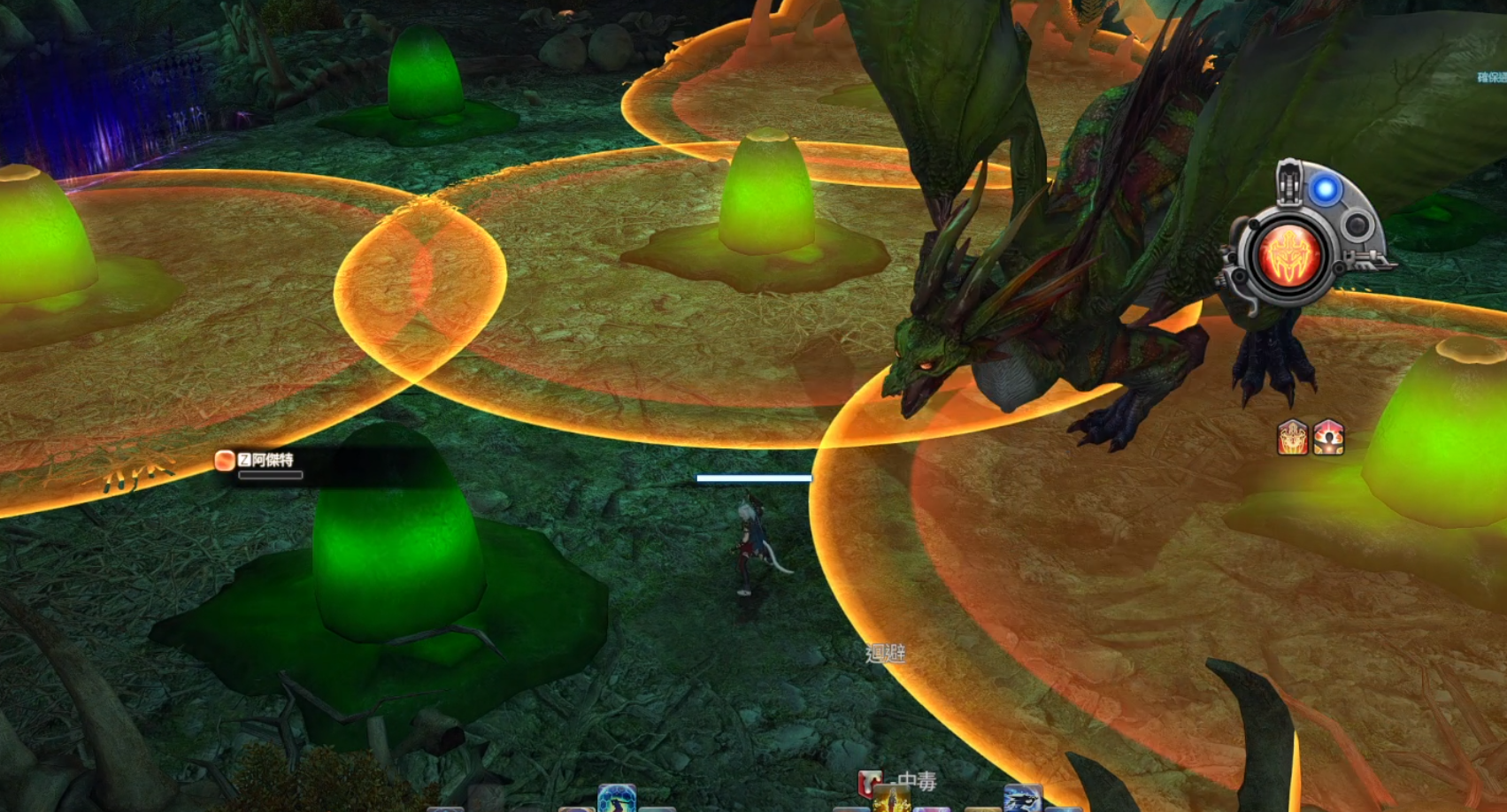Select the 阿傑特 party member entry

(x=265, y=462)
